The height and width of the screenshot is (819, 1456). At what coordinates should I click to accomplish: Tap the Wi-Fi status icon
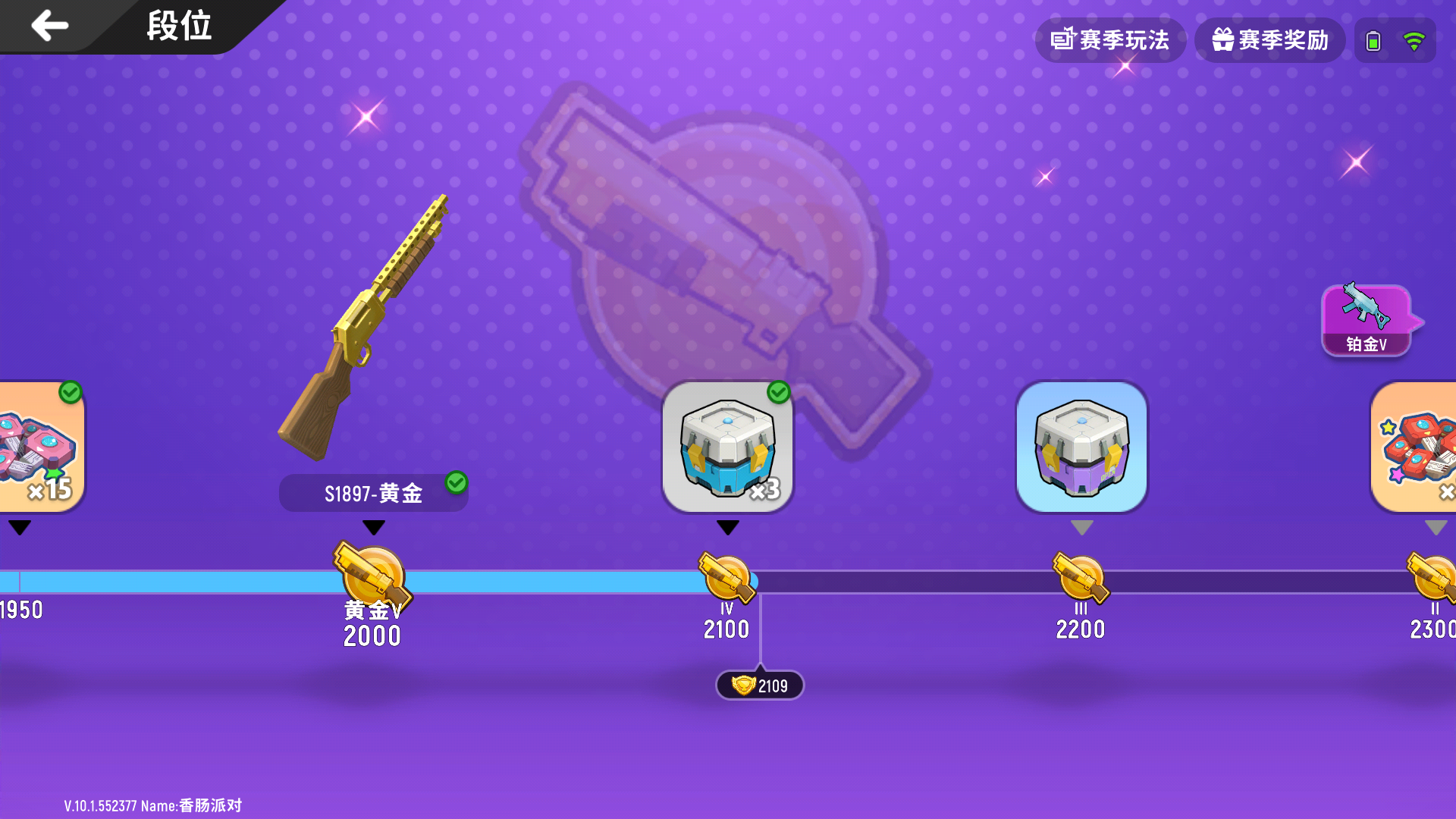1415,40
